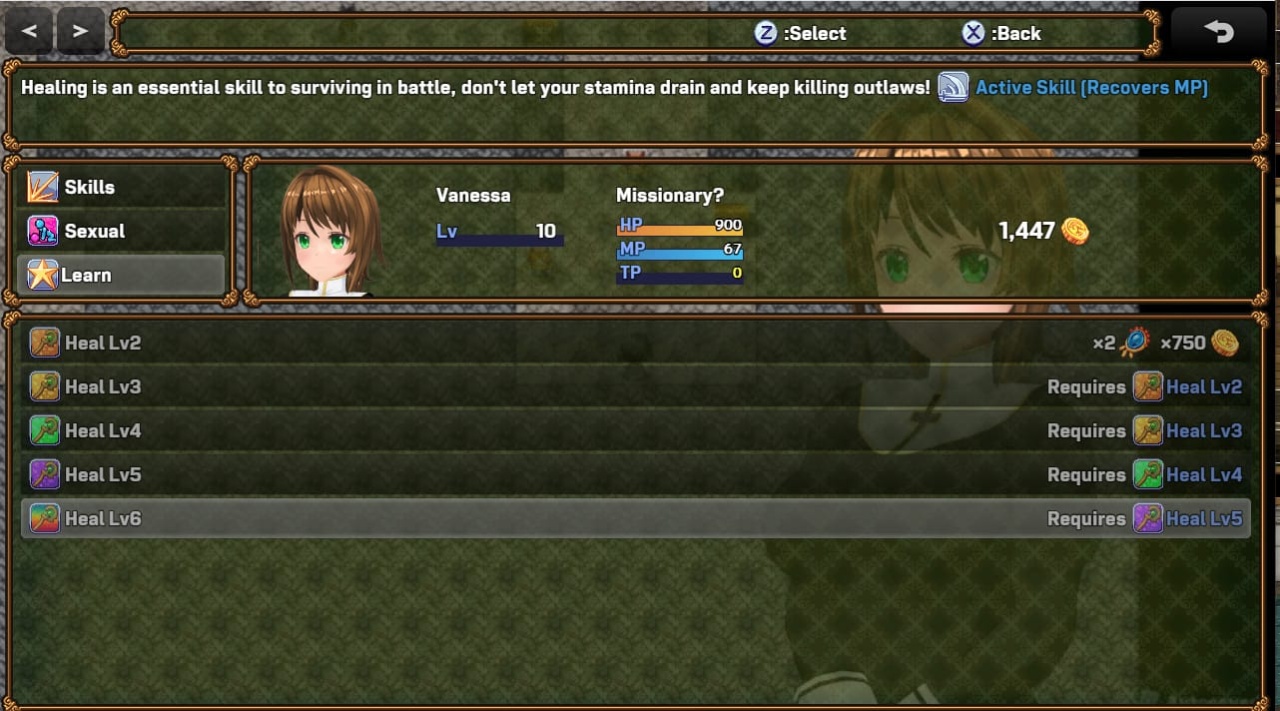The width and height of the screenshot is (1280, 711).
Task: Click the return arrow button
Action: pos(1218,32)
